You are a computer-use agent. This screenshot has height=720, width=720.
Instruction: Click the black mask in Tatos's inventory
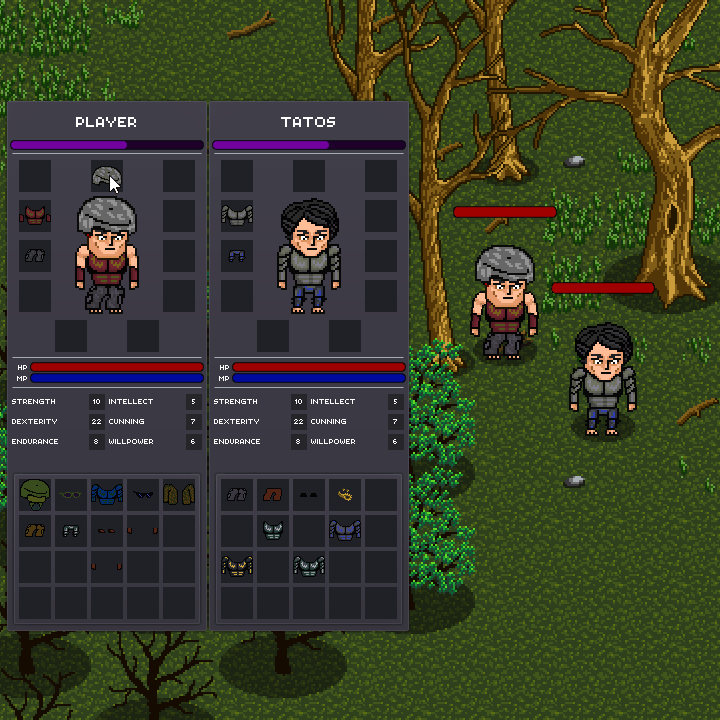tap(309, 494)
